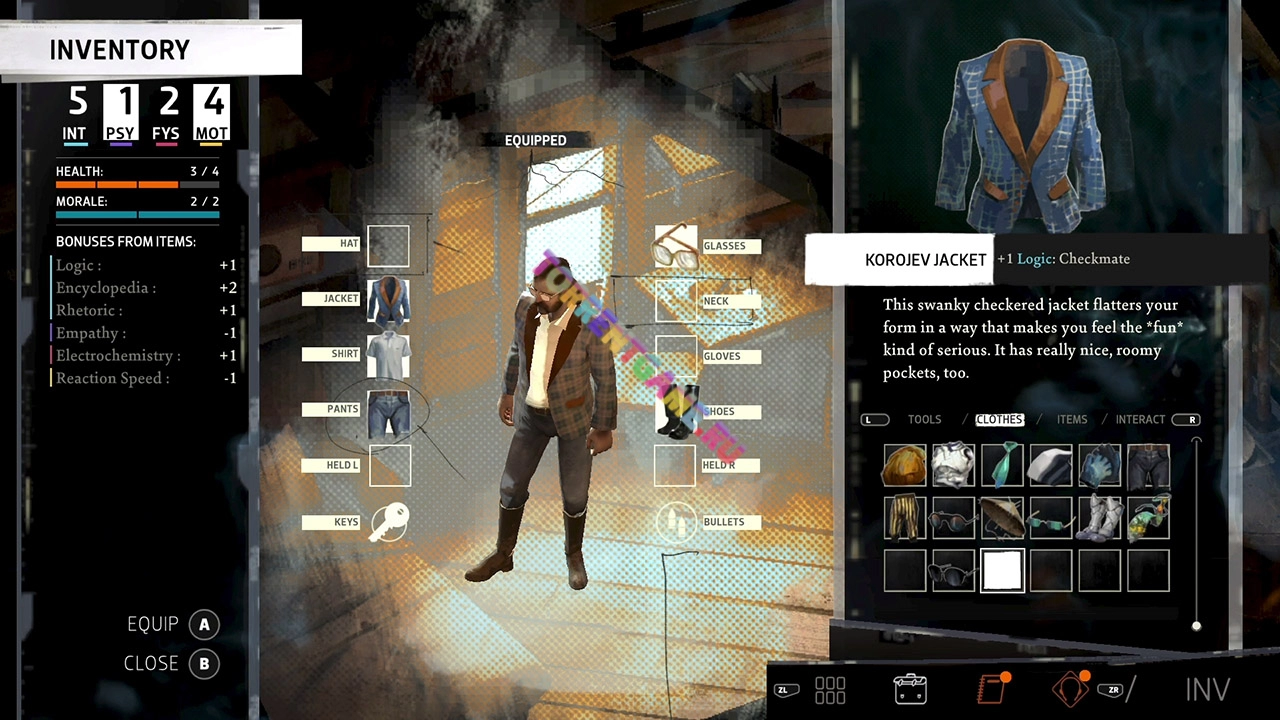Select the equipped Korojev jacket slot

click(388, 300)
